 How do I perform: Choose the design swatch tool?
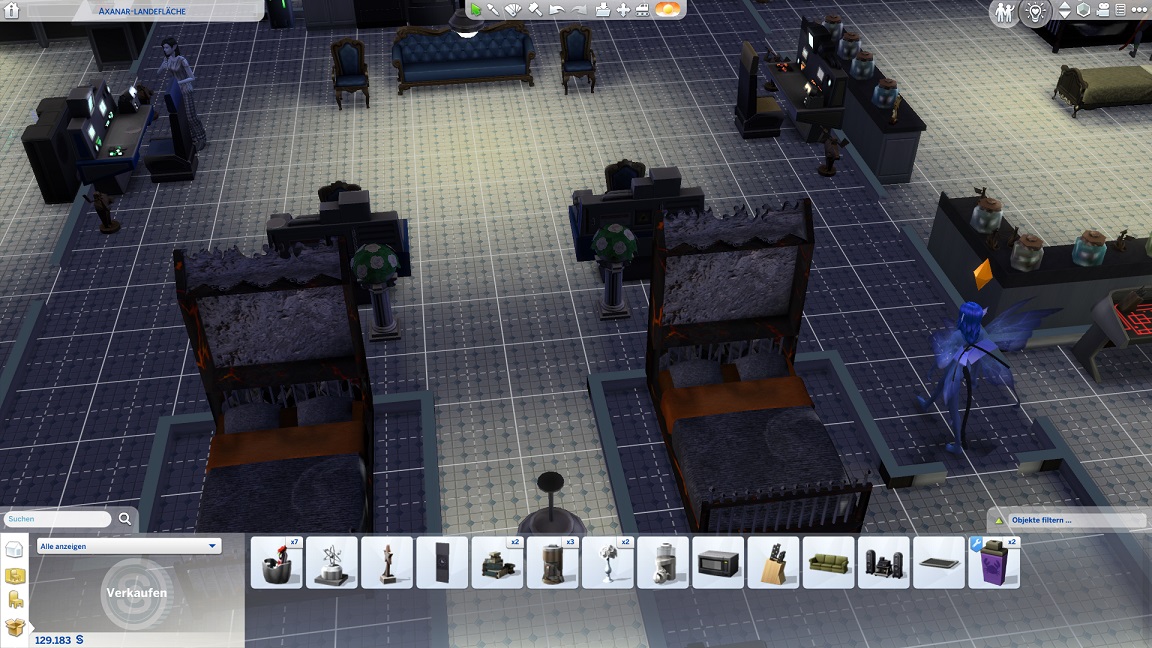(x=513, y=10)
